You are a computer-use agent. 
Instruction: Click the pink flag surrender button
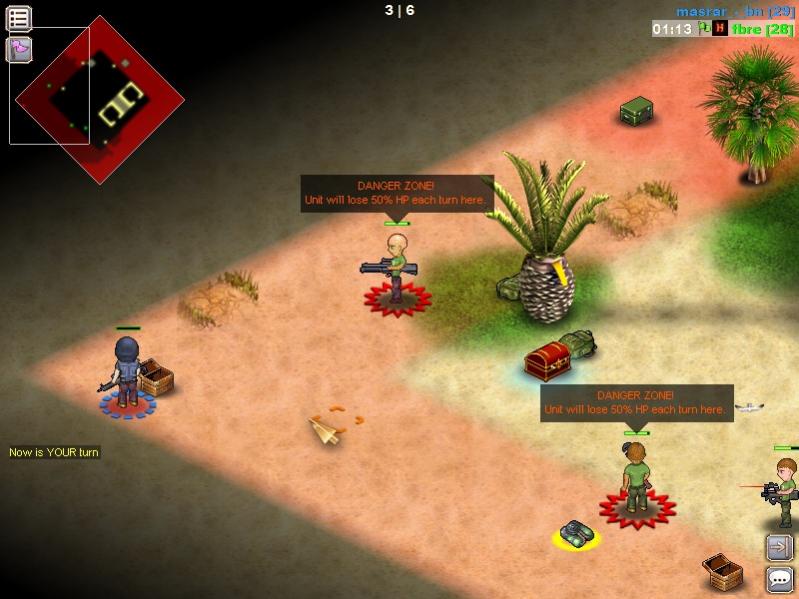19,49
